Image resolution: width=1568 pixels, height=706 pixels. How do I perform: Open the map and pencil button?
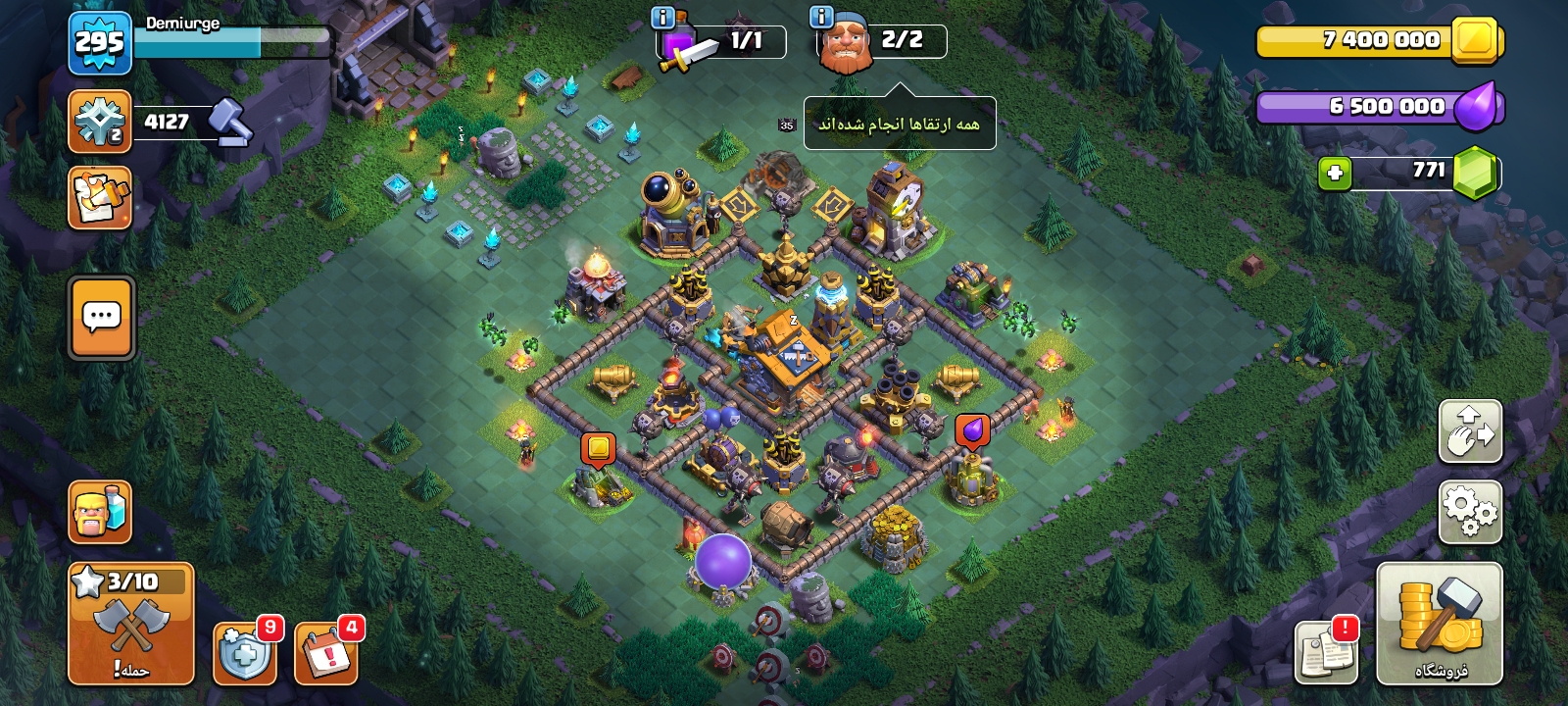[x=100, y=198]
